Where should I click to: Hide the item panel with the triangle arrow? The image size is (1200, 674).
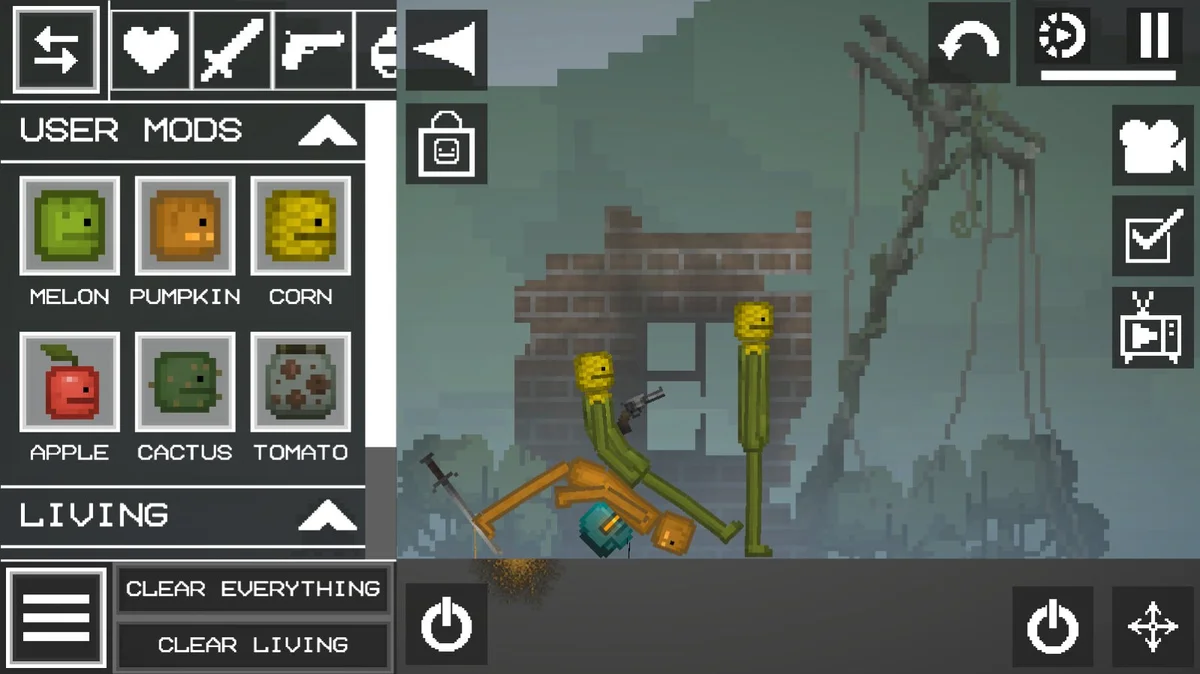tap(446, 50)
